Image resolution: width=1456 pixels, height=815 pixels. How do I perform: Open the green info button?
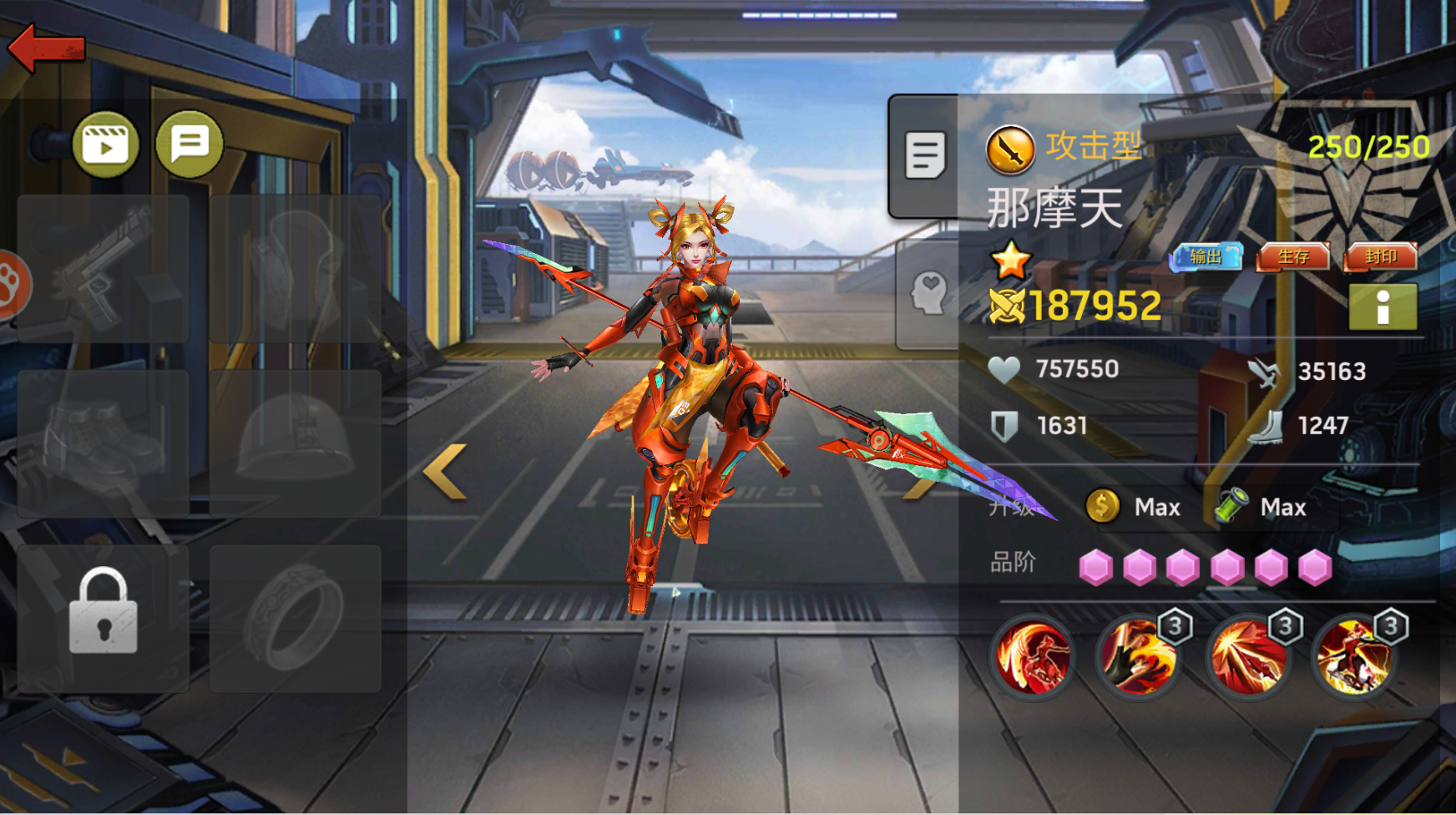[x=1383, y=306]
